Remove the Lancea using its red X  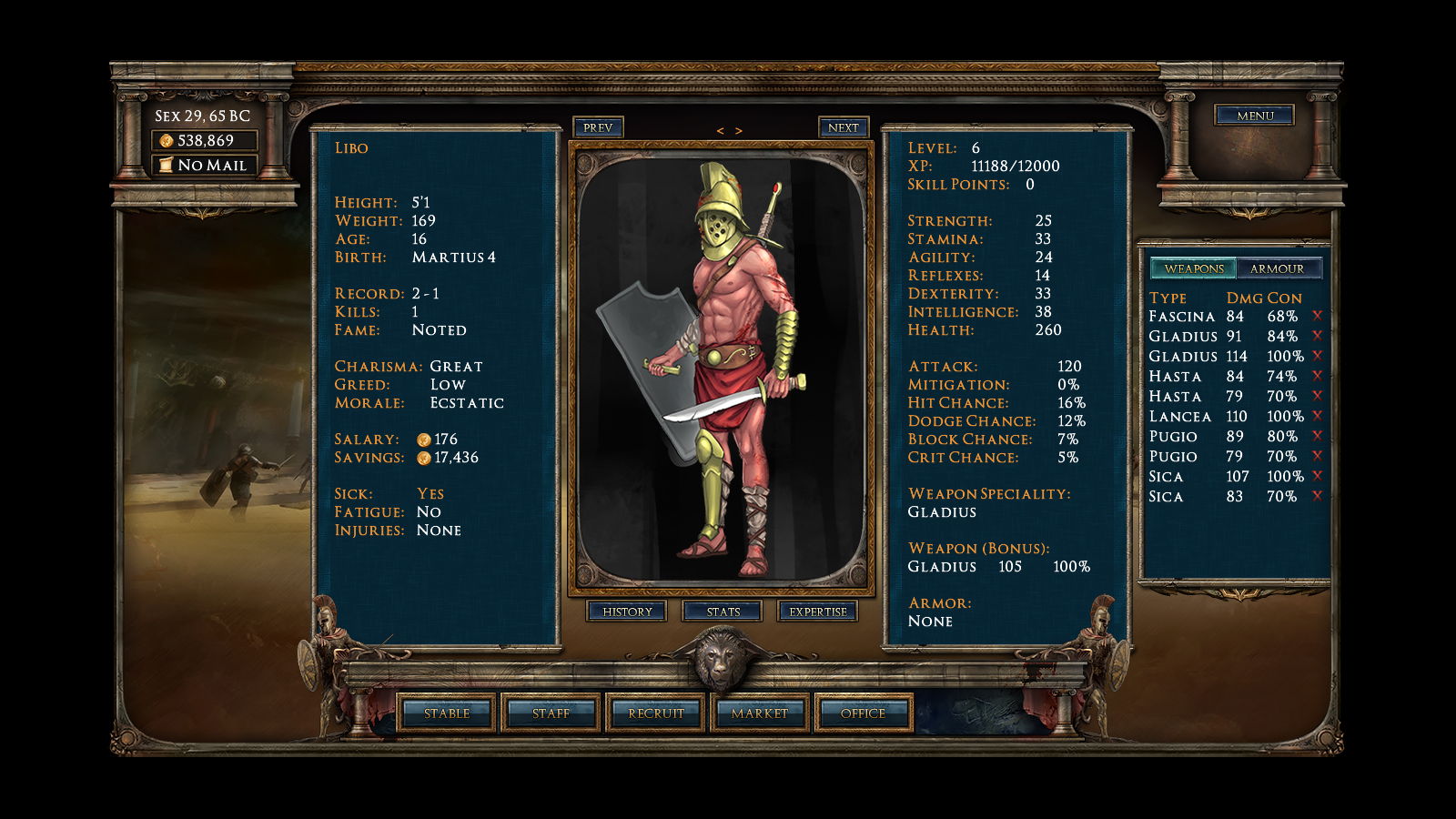[1317, 416]
